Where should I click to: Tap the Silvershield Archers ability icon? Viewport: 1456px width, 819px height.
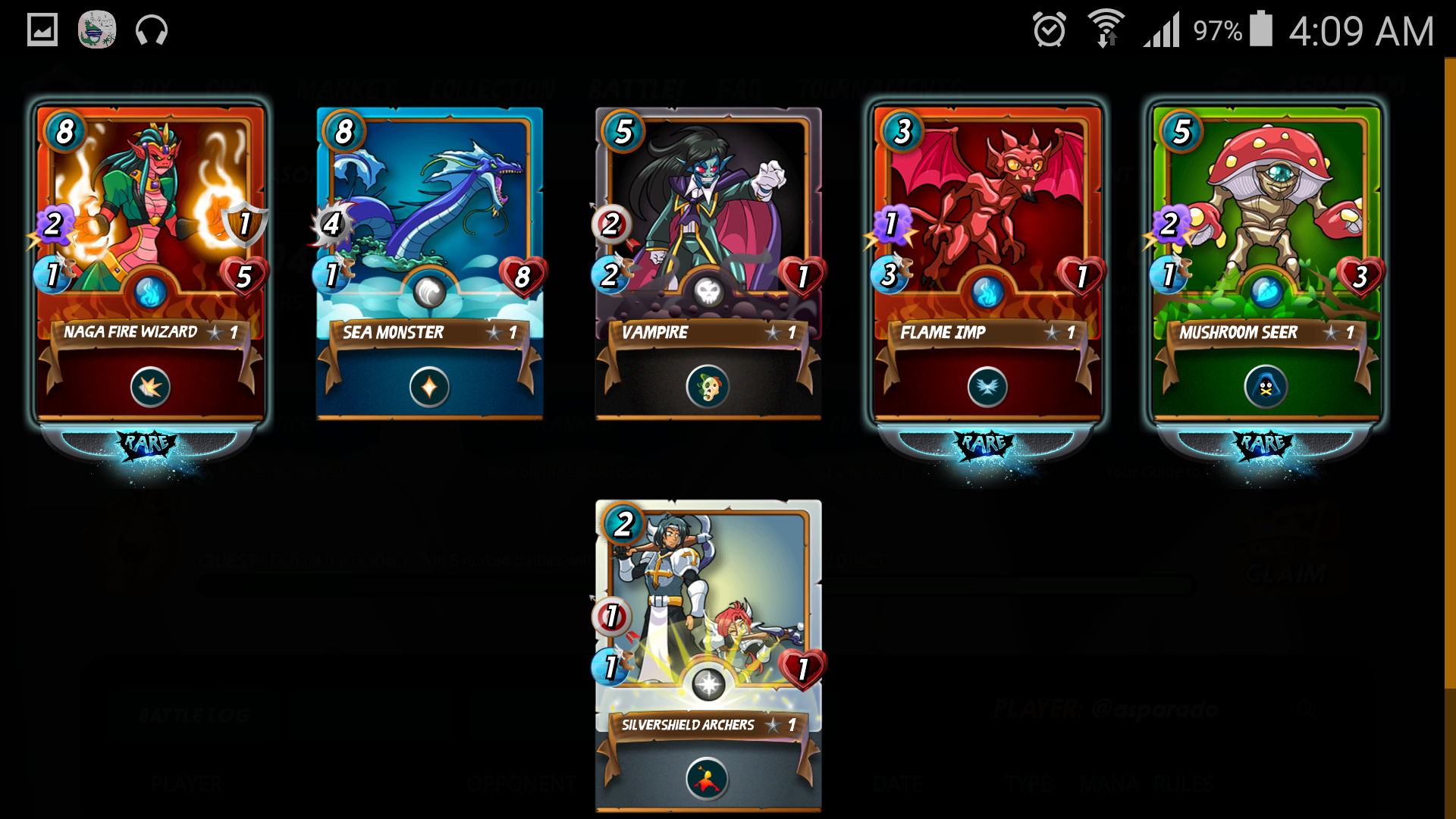(x=708, y=780)
